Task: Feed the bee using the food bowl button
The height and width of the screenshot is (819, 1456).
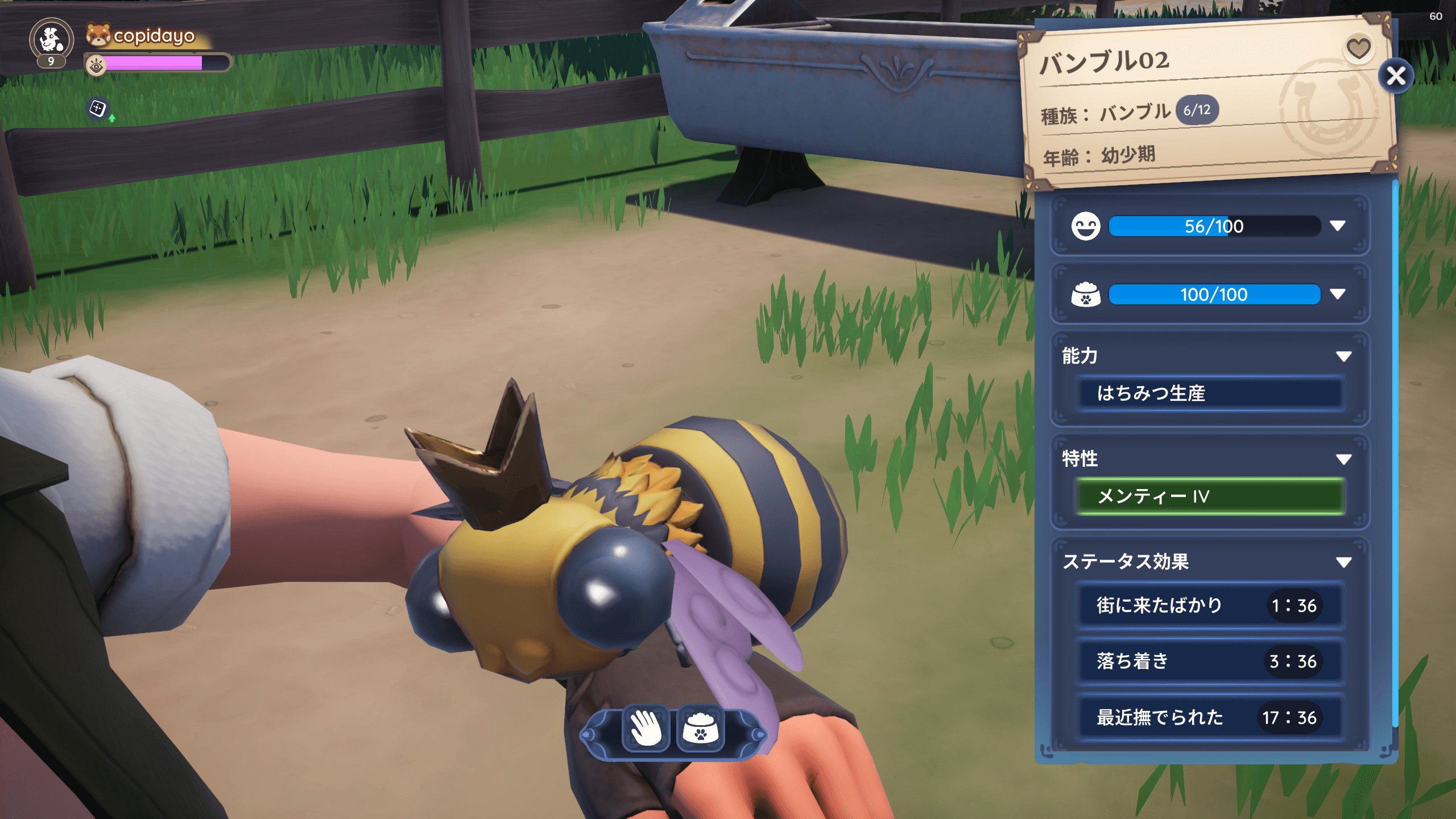Action: (701, 729)
